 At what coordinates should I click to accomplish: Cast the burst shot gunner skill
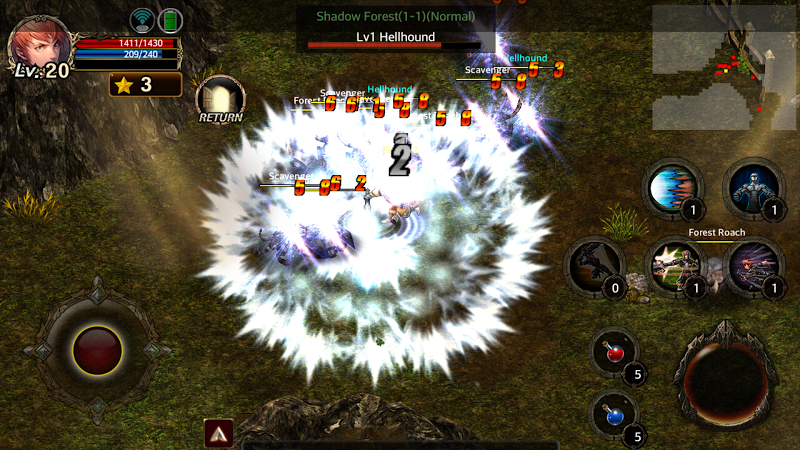click(673, 266)
